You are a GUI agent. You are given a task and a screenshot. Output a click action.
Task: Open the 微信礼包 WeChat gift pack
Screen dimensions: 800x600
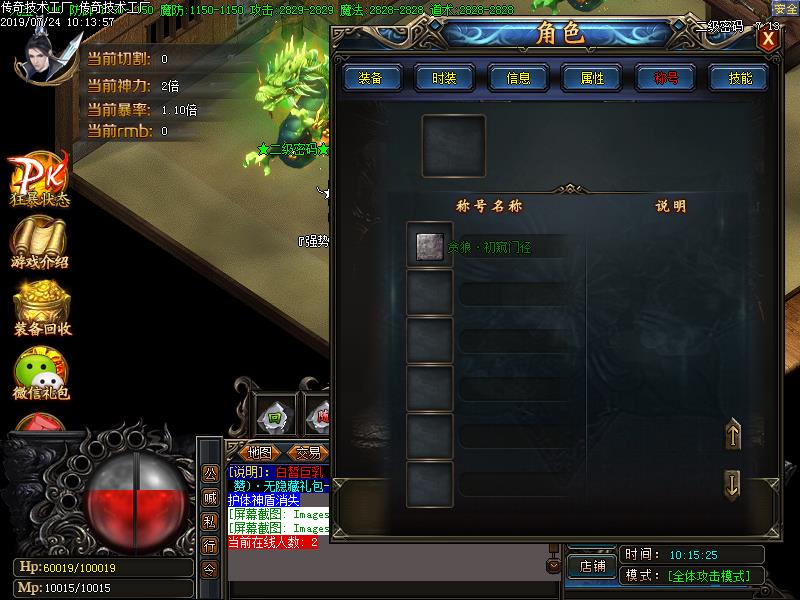41,372
